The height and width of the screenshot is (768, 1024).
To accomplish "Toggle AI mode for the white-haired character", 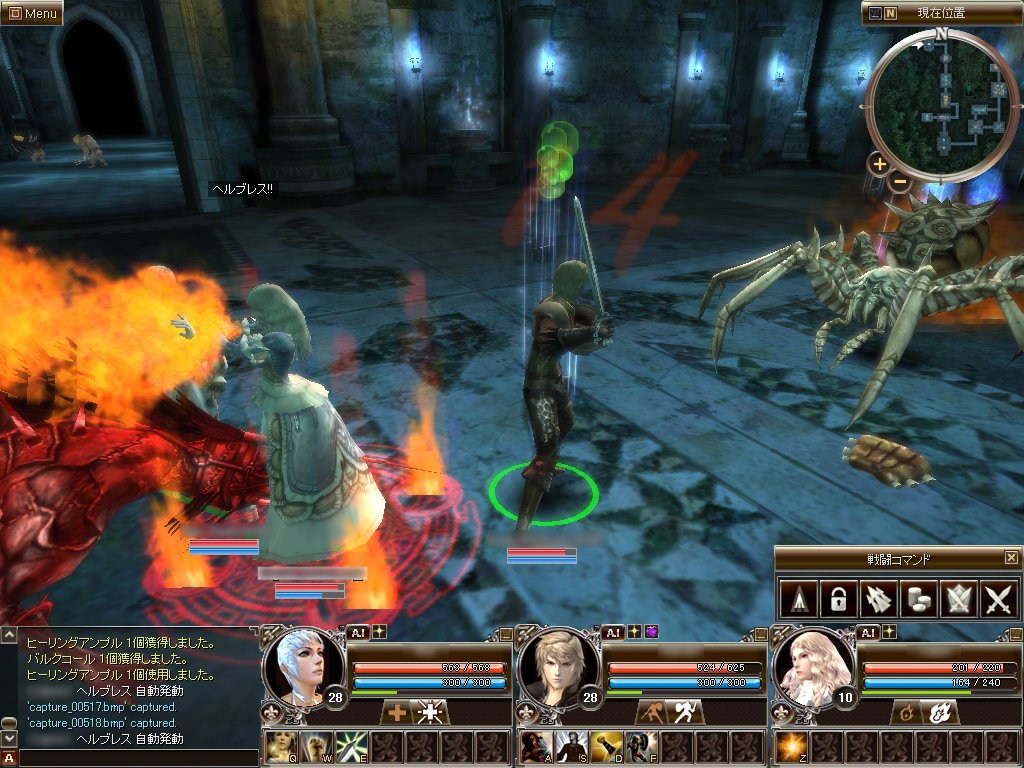I will [x=358, y=632].
